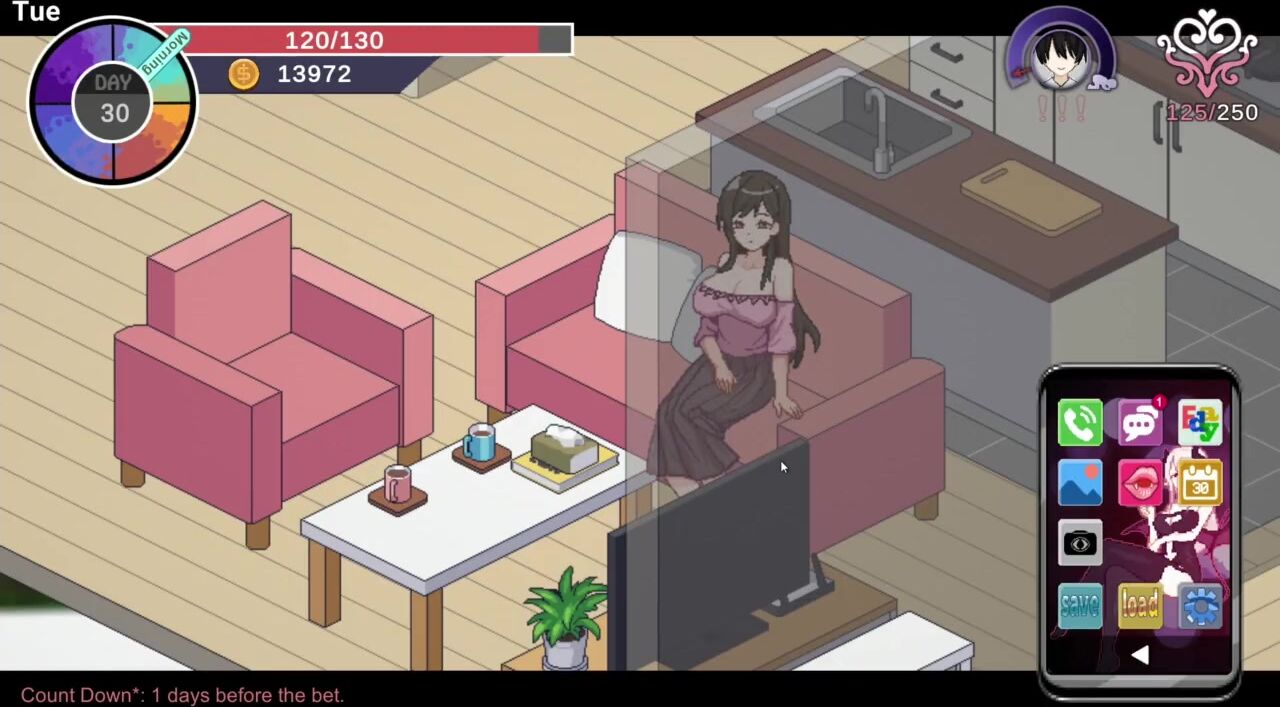Click the save button on the phone
This screenshot has height=707, width=1280.
coord(1080,605)
